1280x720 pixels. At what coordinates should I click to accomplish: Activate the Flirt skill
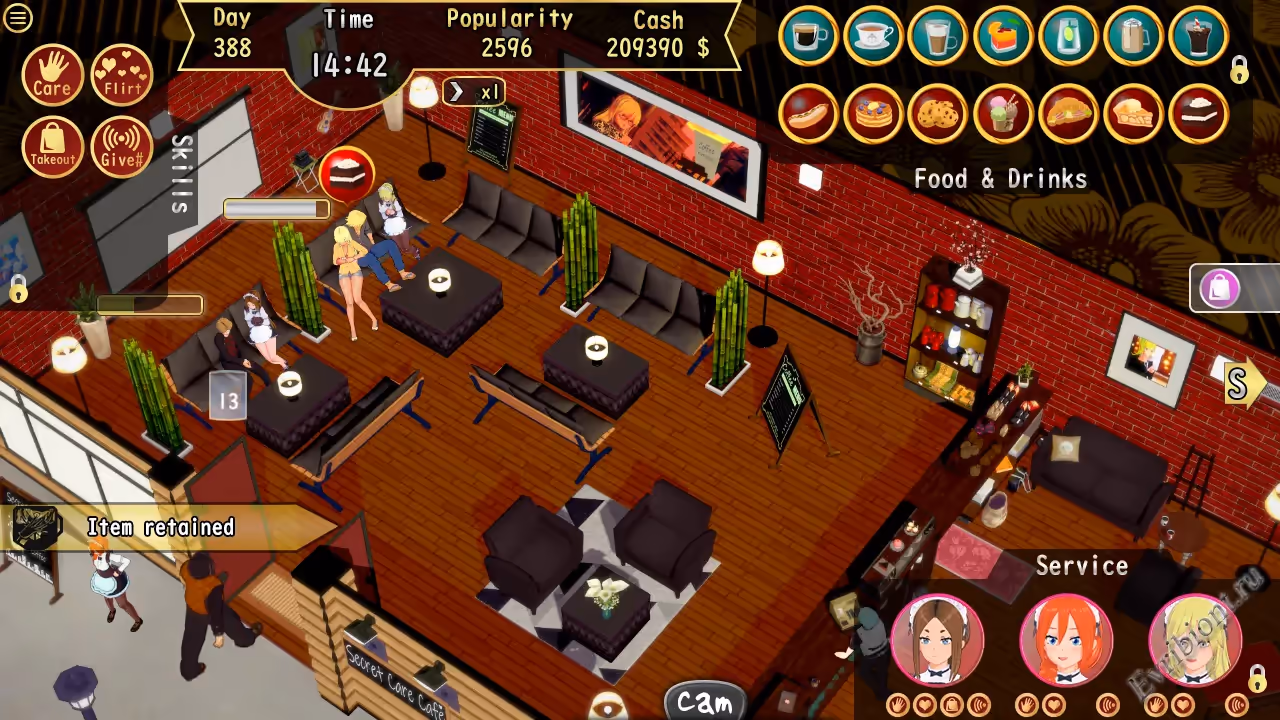pos(122,75)
